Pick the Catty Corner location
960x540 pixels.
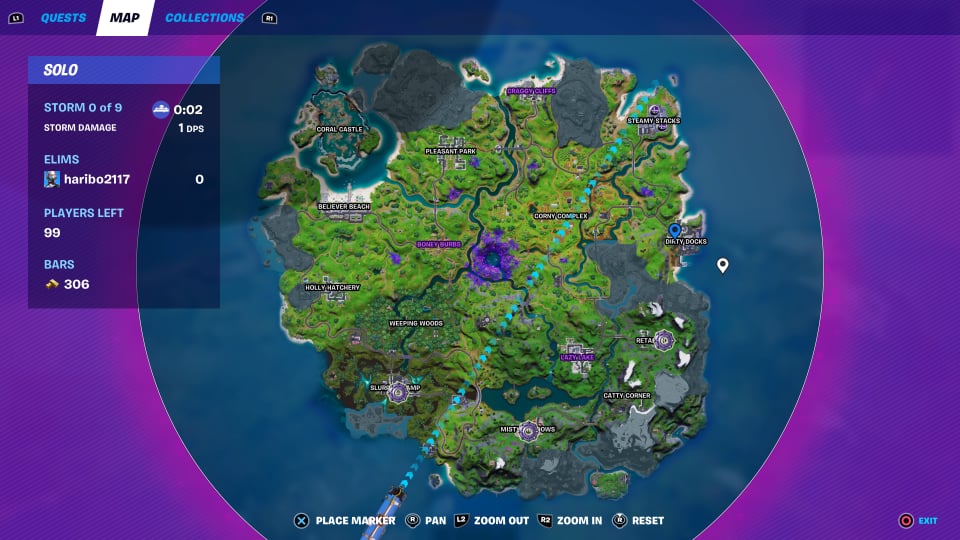click(x=627, y=396)
